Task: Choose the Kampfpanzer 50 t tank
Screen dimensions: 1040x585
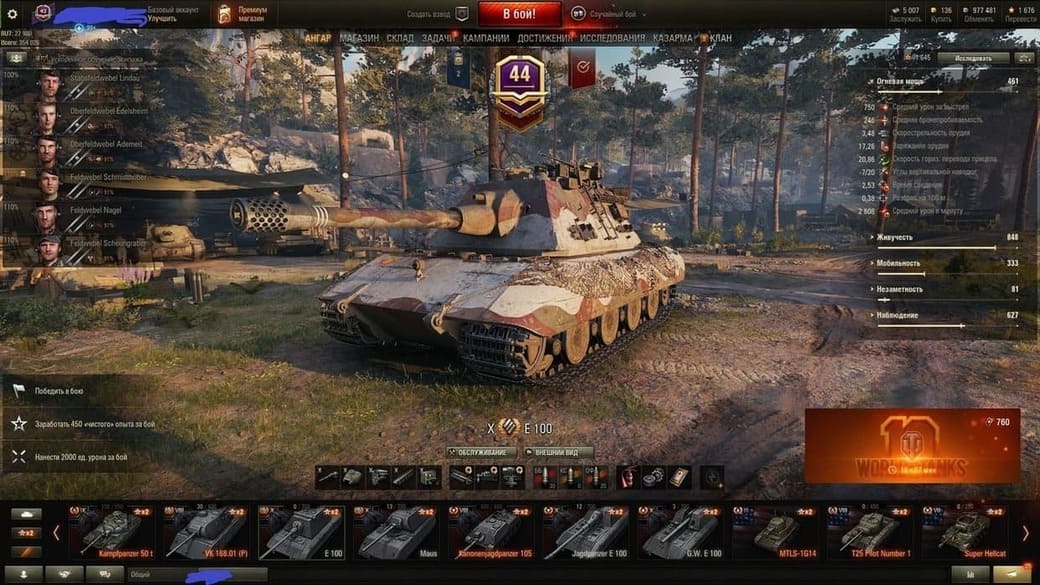Action: 111,532
